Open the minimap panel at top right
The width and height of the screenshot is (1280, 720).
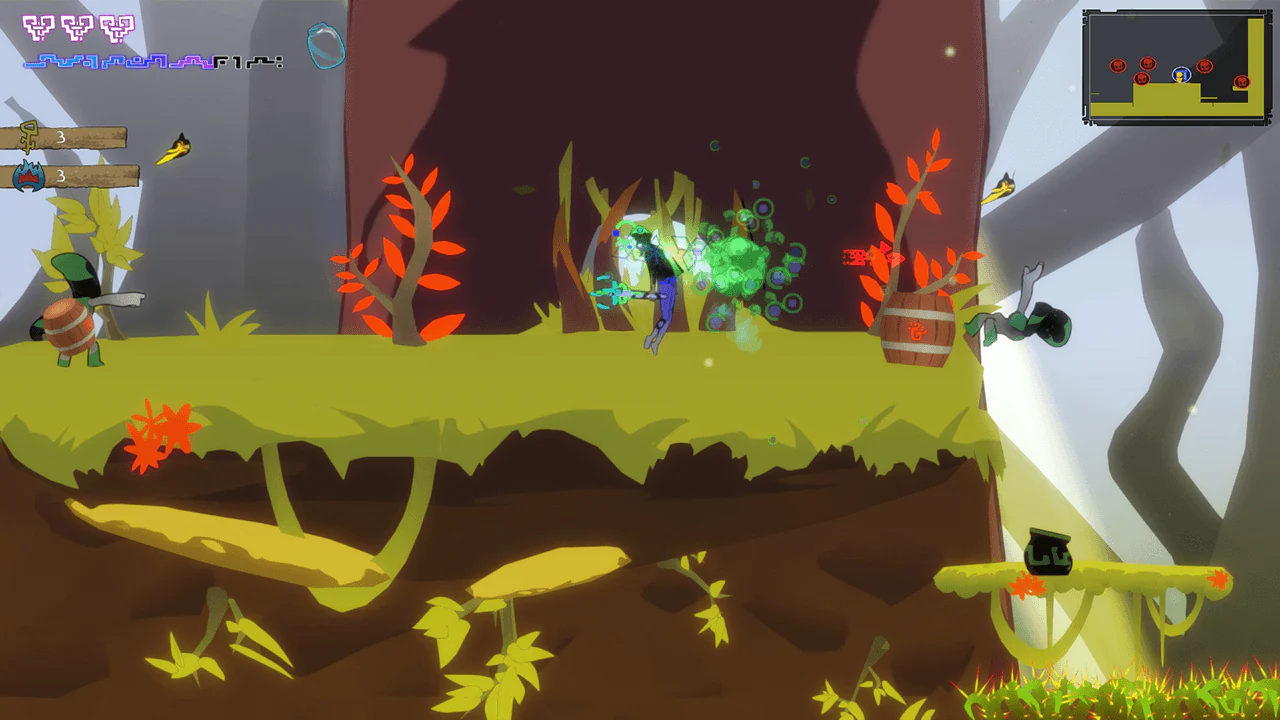click(x=1177, y=67)
